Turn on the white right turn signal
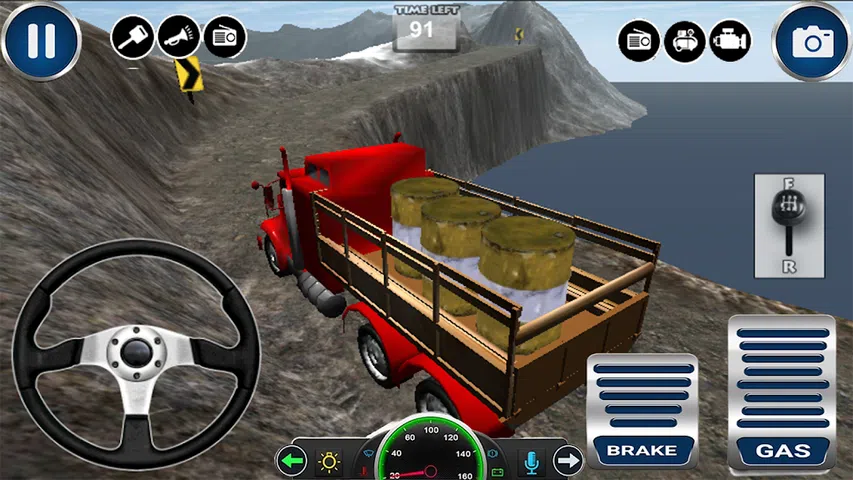 (568, 461)
